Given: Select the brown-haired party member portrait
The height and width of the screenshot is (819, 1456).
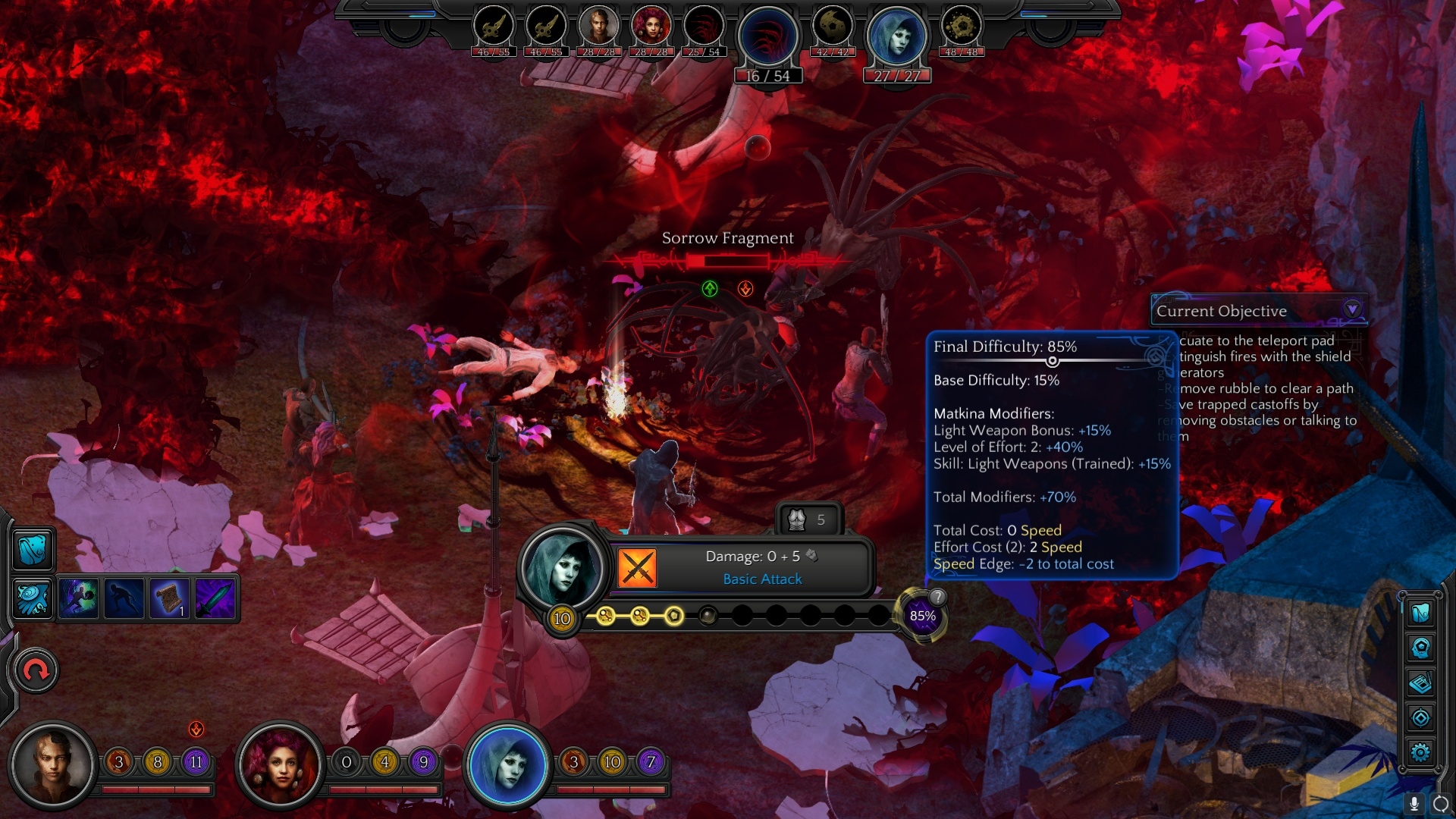Looking at the screenshot, I should click(53, 764).
